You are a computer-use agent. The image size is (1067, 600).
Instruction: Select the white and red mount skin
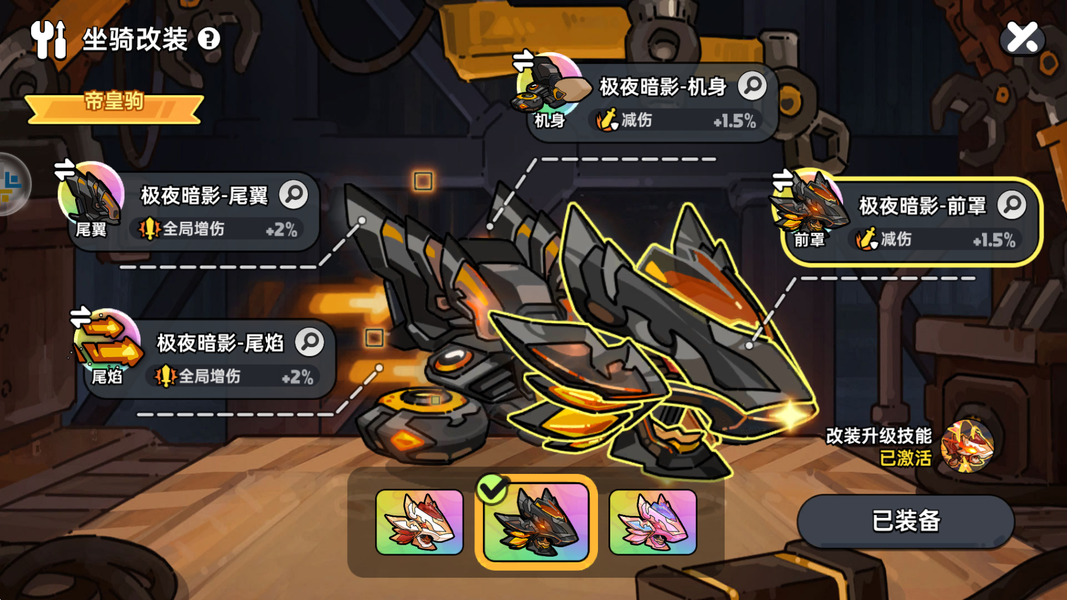point(419,521)
